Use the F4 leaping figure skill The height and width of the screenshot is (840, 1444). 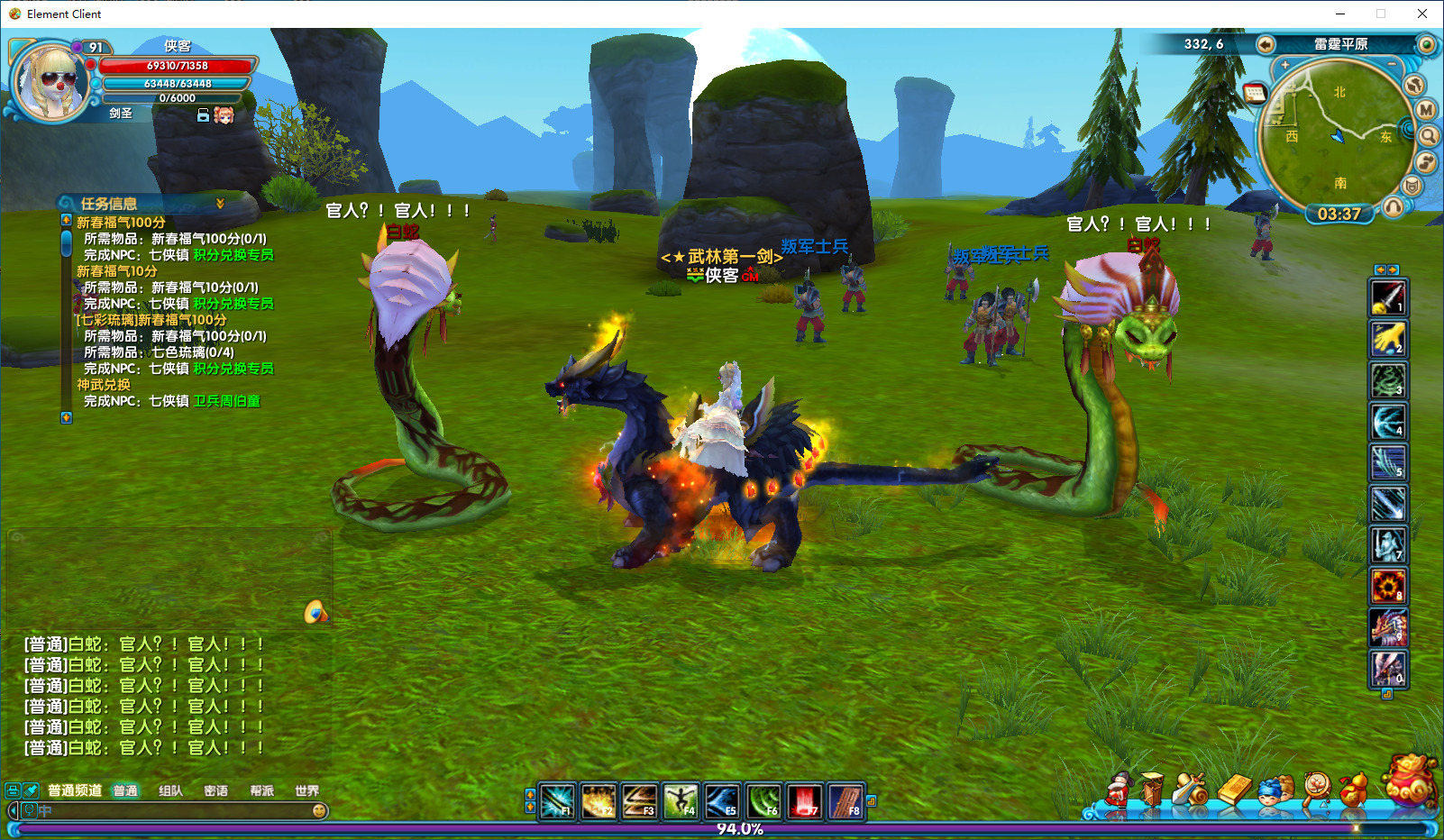coord(681,800)
